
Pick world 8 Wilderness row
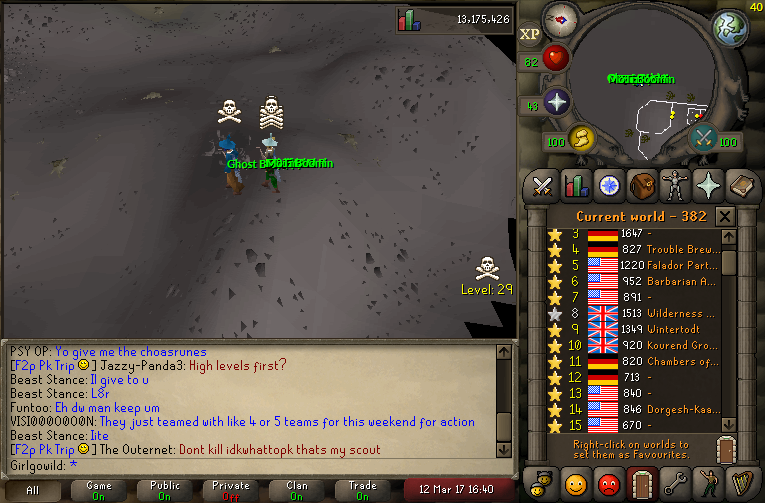pyautogui.click(x=640, y=312)
